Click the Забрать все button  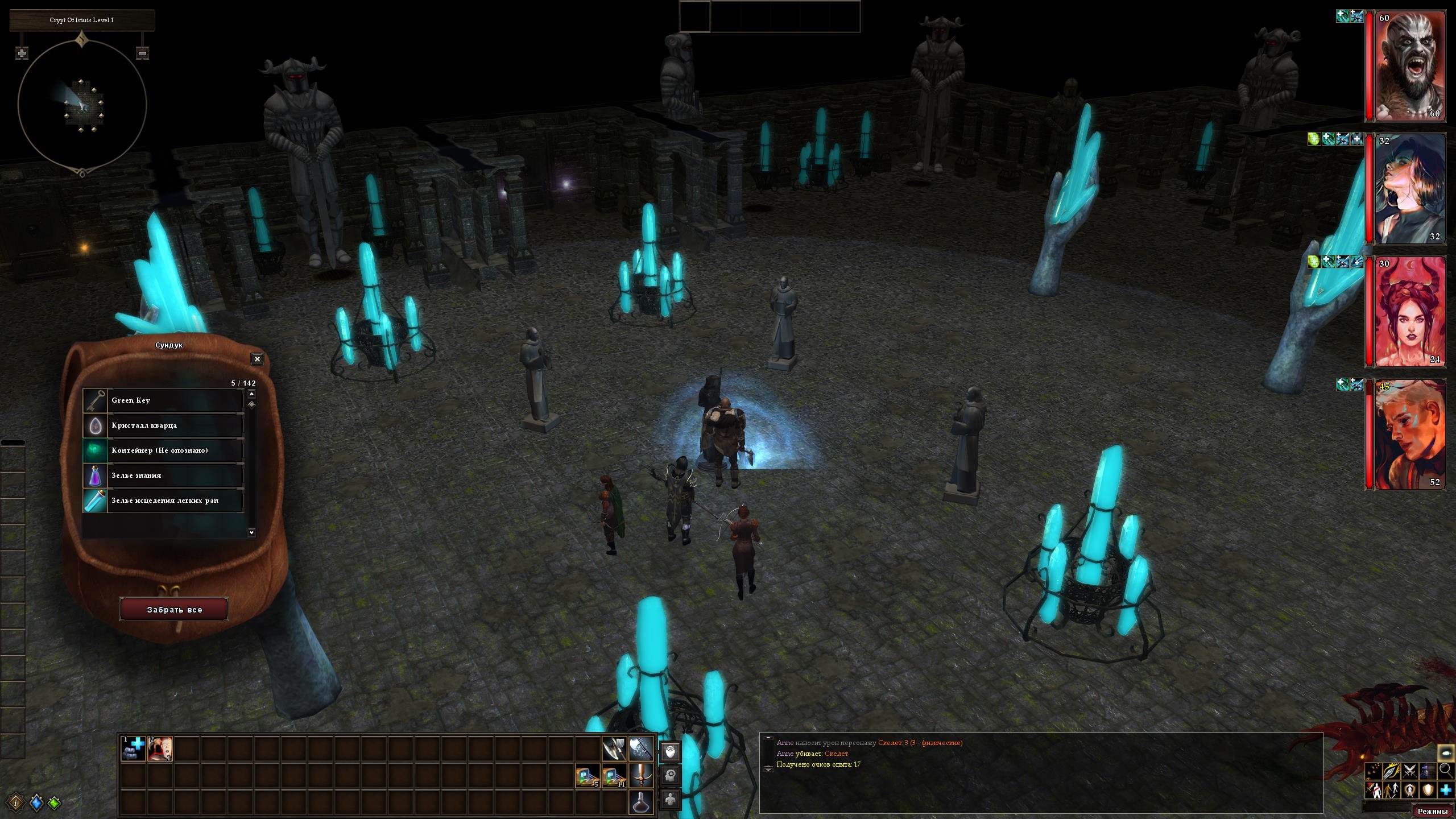coord(174,610)
